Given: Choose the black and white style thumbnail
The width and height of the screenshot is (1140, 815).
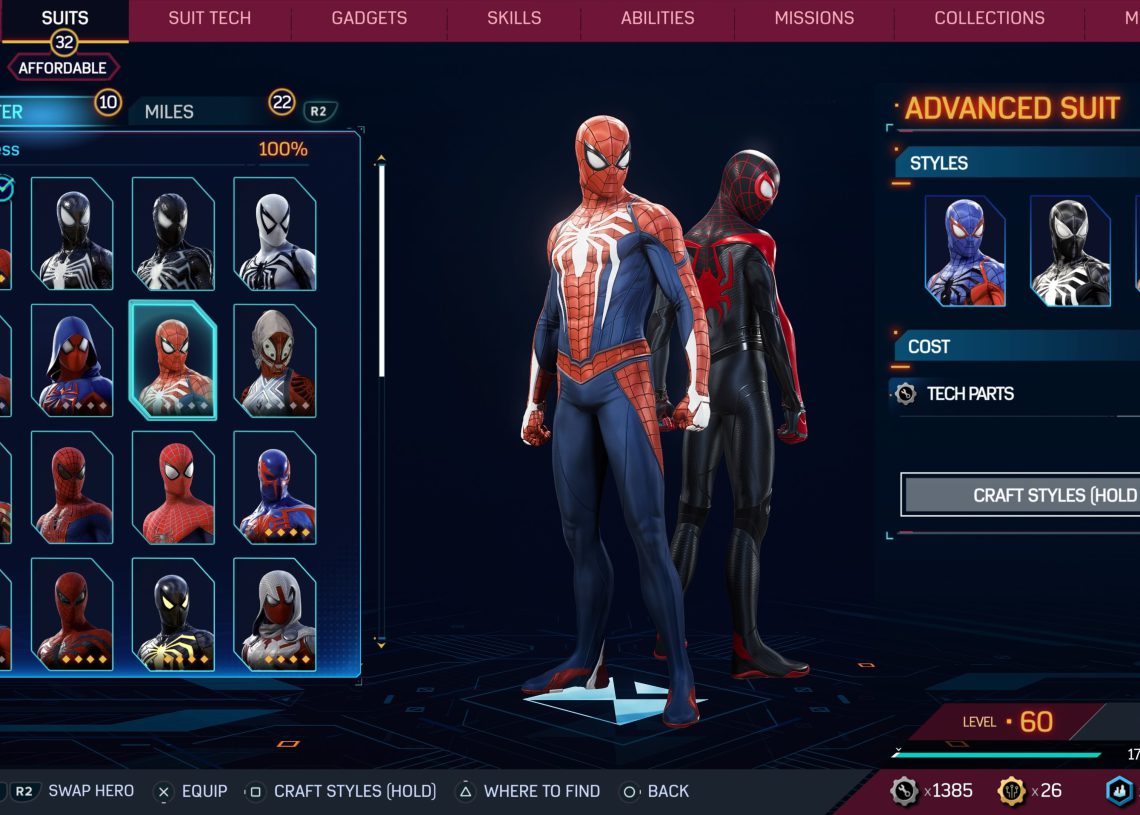Looking at the screenshot, I should (1070, 250).
